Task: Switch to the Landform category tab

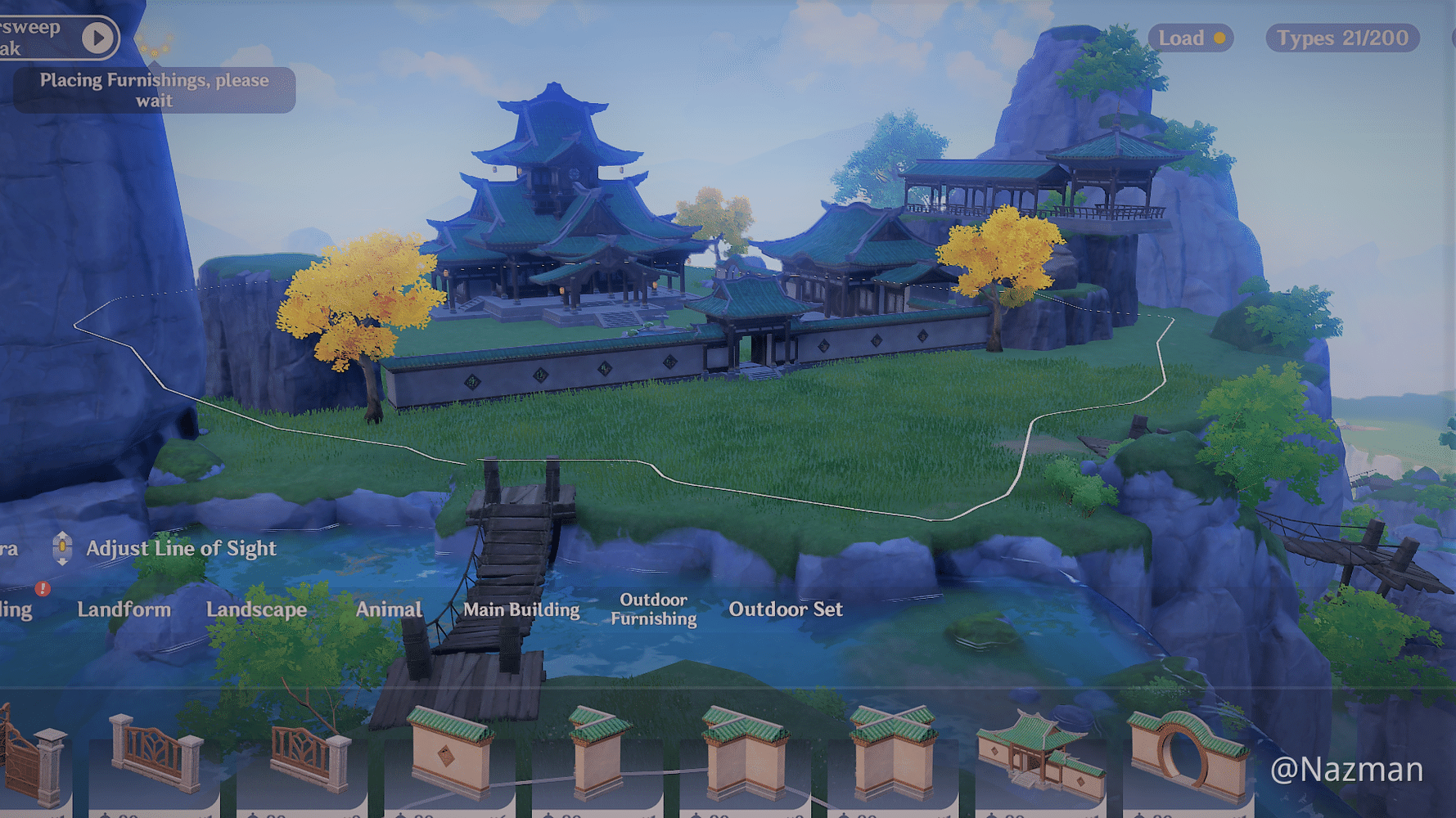Action: [124, 609]
